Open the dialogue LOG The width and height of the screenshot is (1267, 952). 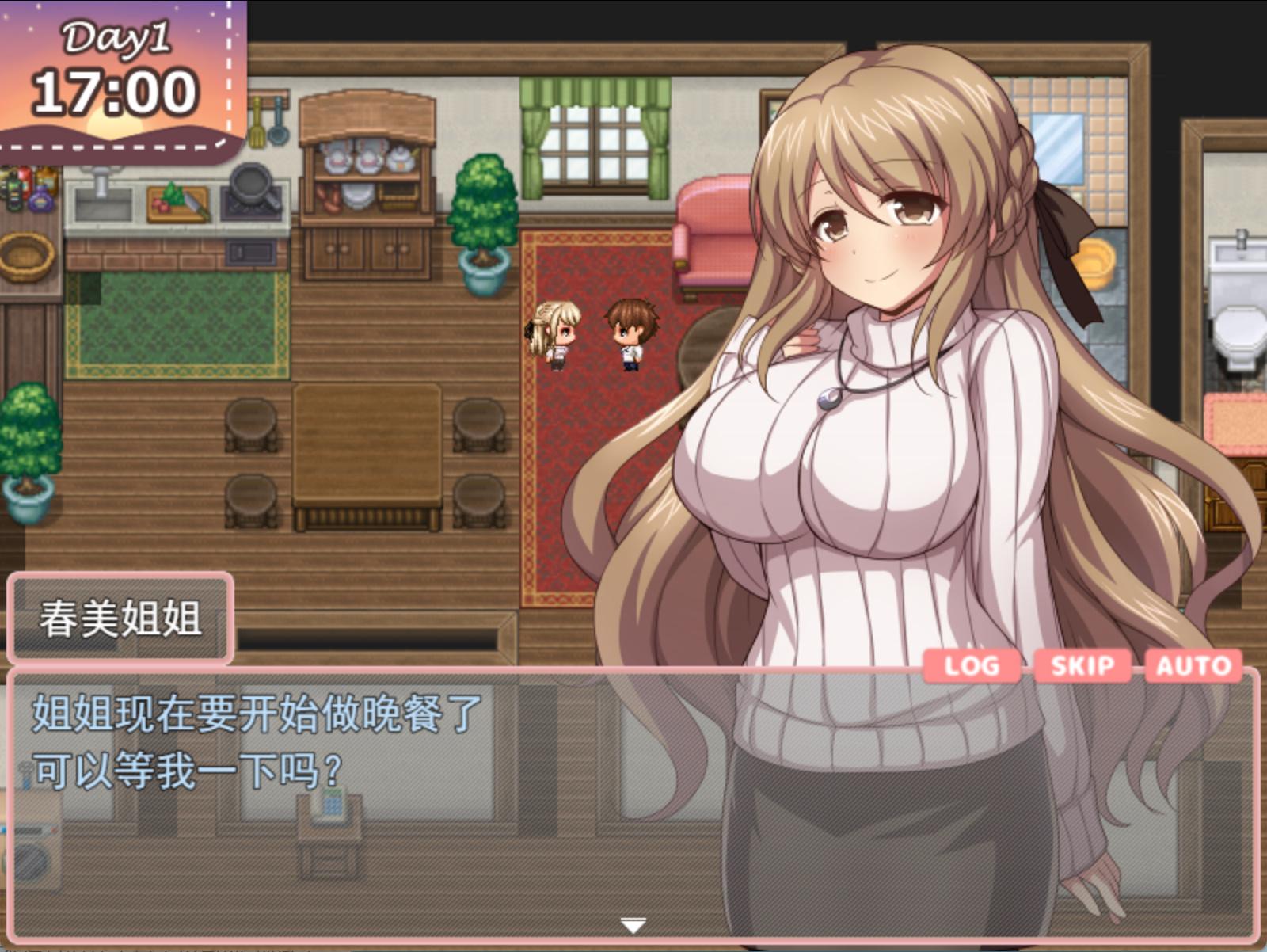pyautogui.click(x=971, y=666)
